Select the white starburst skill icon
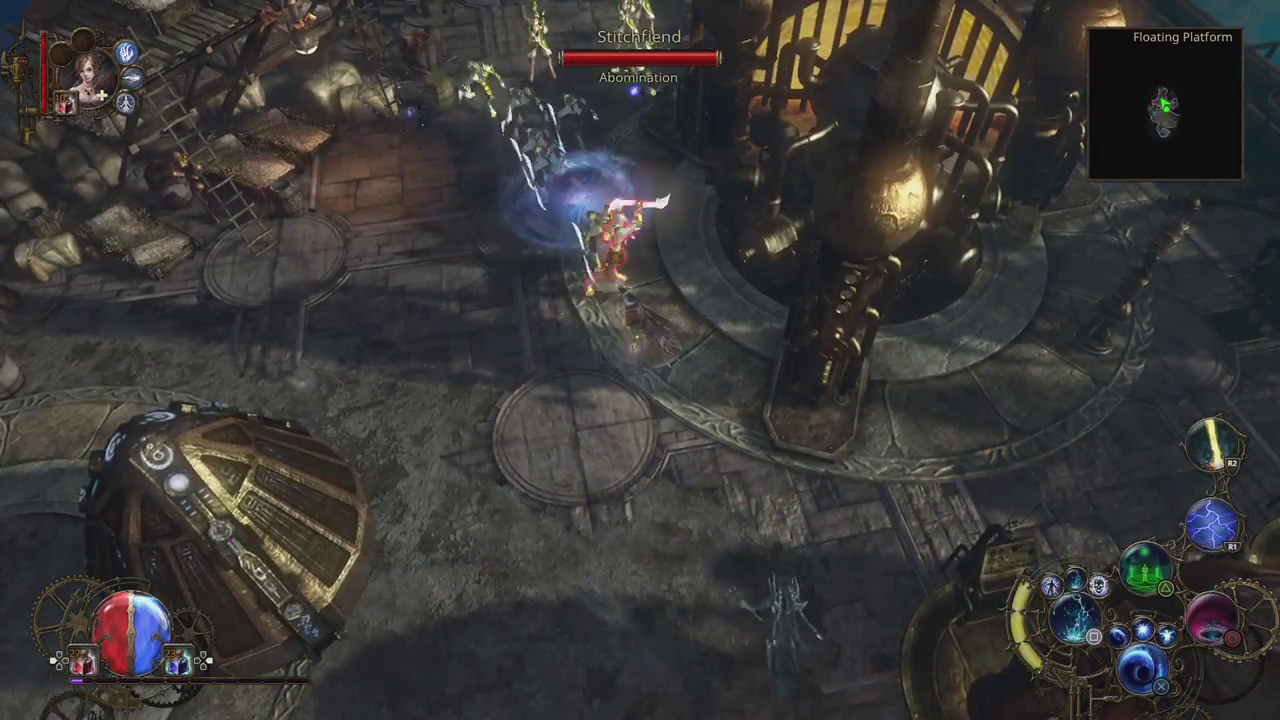This screenshot has height=720, width=1280. coord(1142,631)
